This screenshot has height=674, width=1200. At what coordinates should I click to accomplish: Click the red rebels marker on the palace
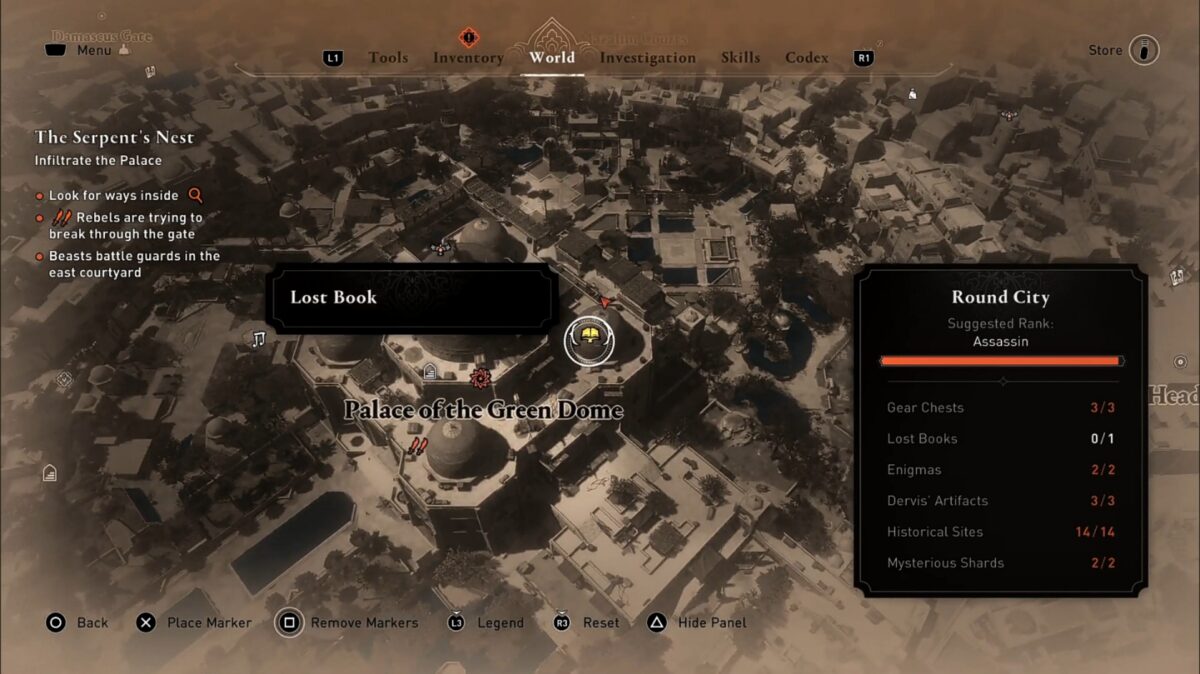click(x=418, y=446)
